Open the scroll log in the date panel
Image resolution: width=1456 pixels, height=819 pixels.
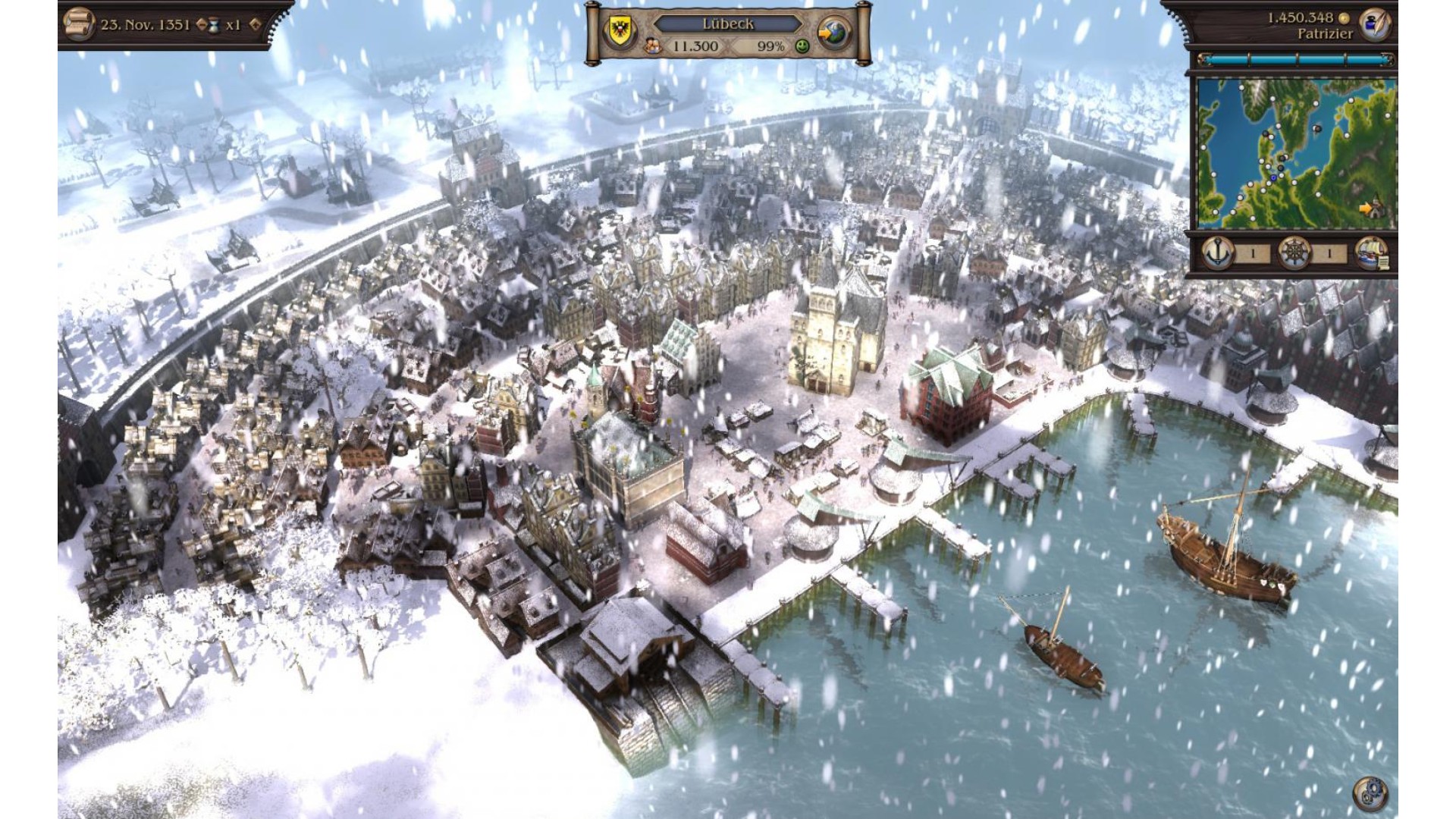tap(78, 24)
